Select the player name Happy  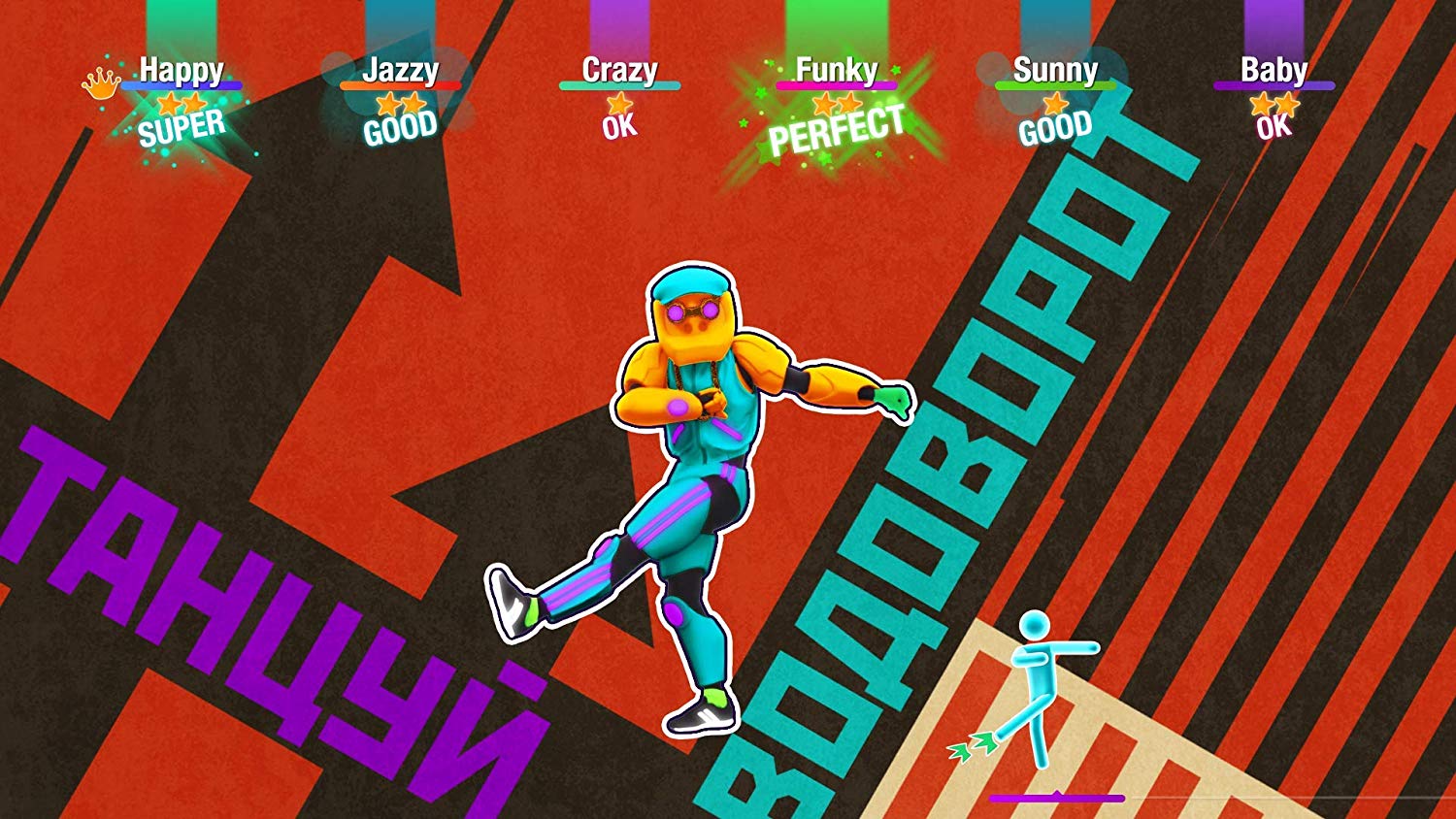tap(182, 68)
